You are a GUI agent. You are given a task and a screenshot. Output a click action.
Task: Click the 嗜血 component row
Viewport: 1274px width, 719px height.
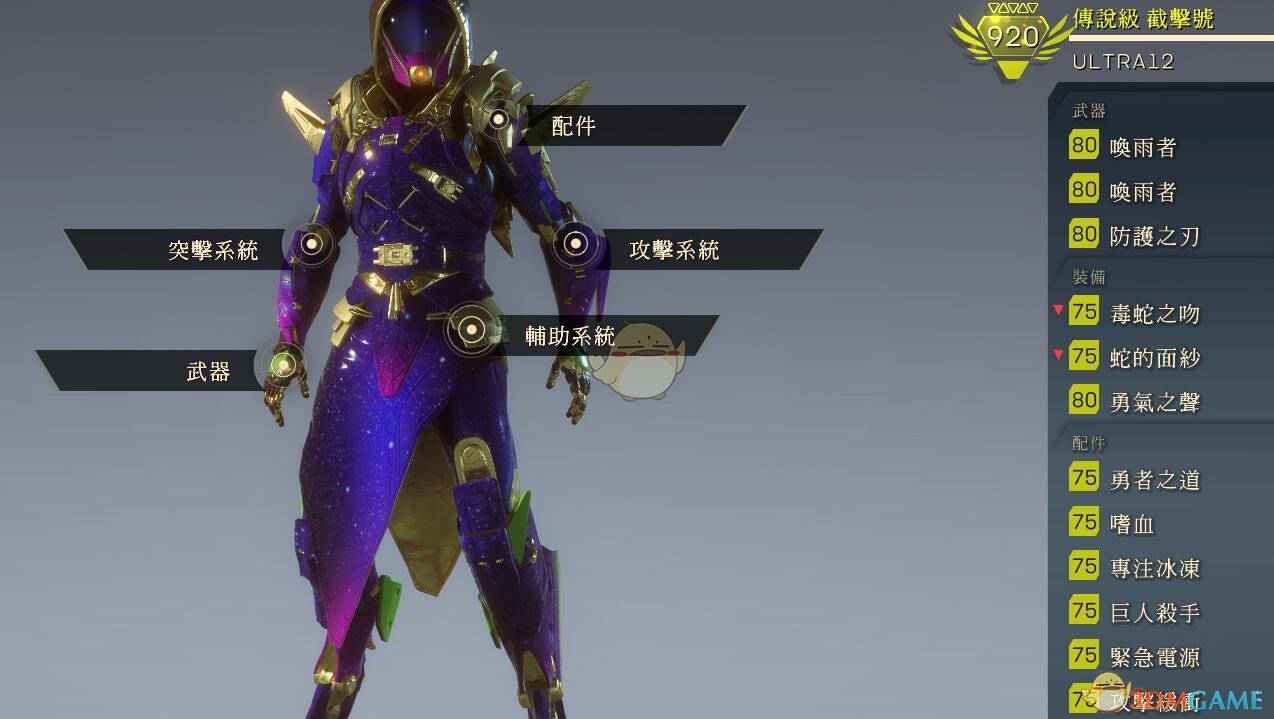pos(1132,524)
